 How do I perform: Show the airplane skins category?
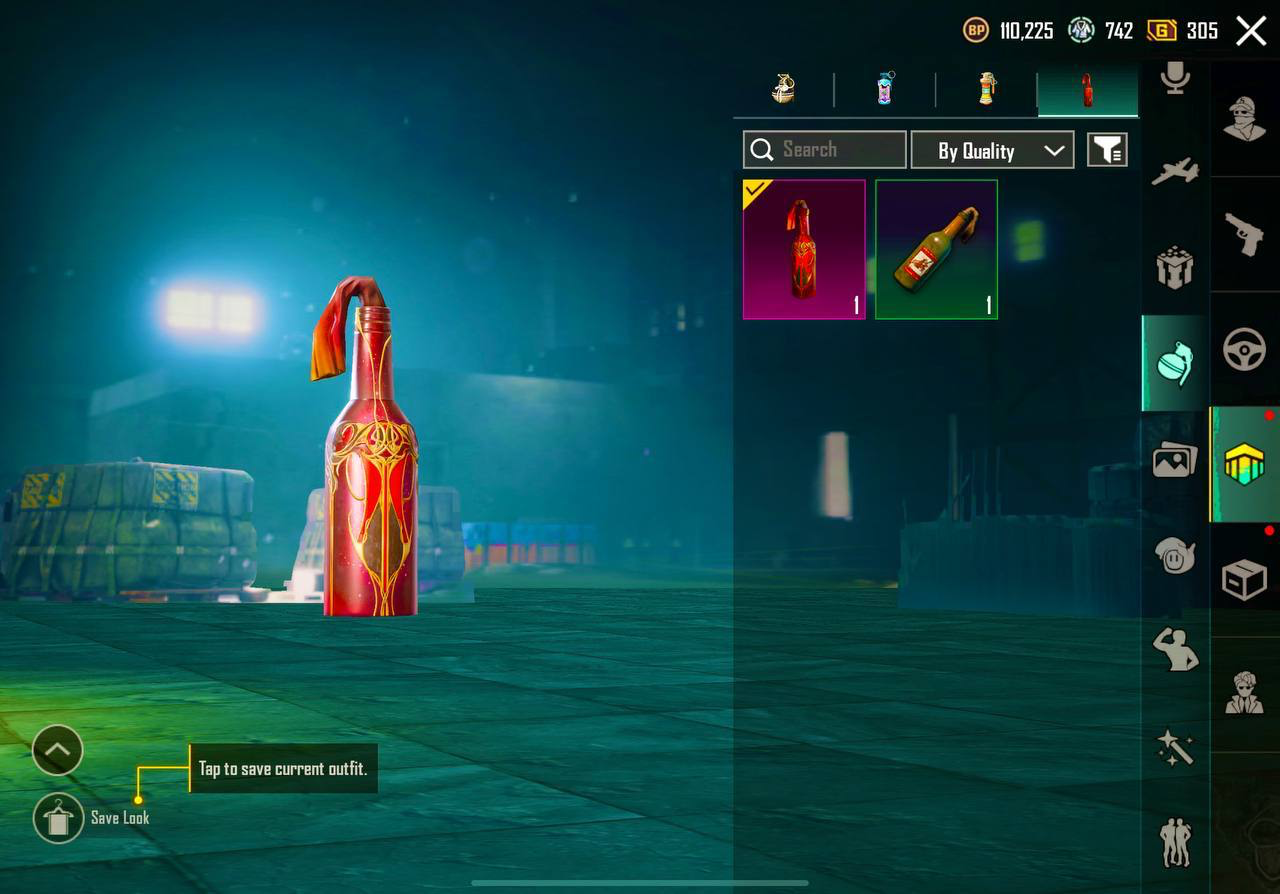coord(1175,171)
